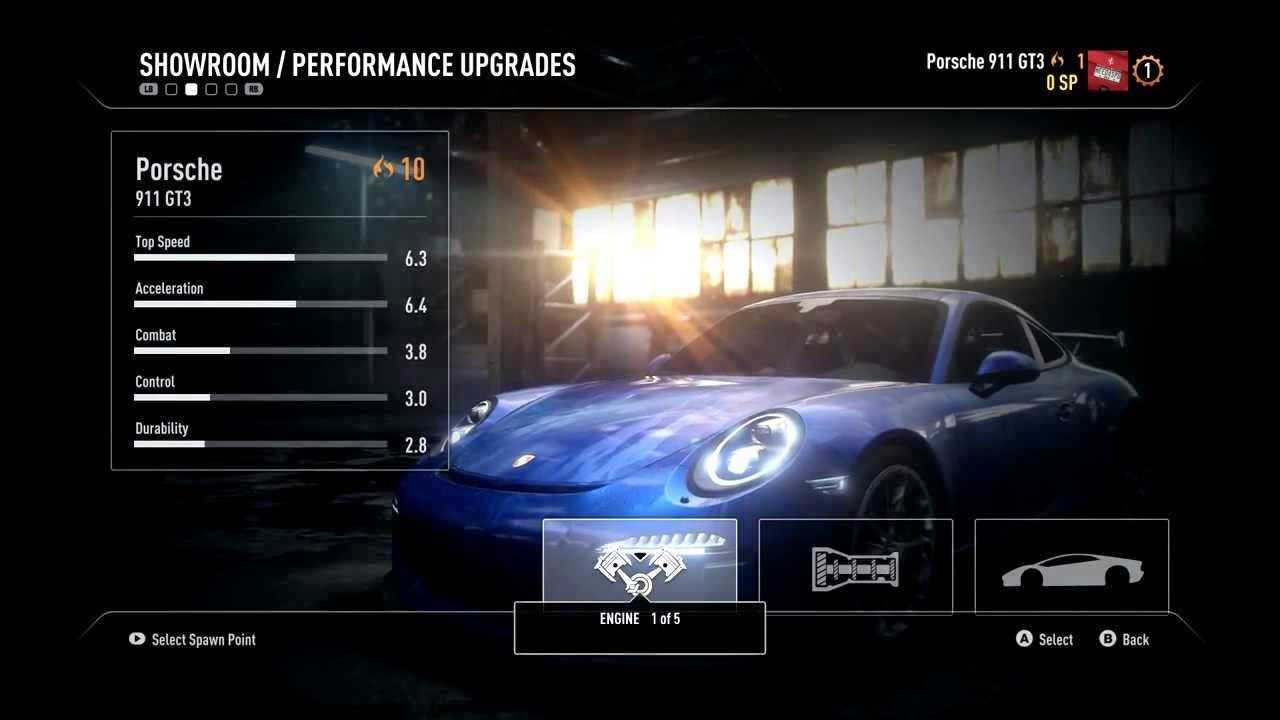Open the red license plate card thumbnail
The width and height of the screenshot is (1280, 720).
point(1108,72)
